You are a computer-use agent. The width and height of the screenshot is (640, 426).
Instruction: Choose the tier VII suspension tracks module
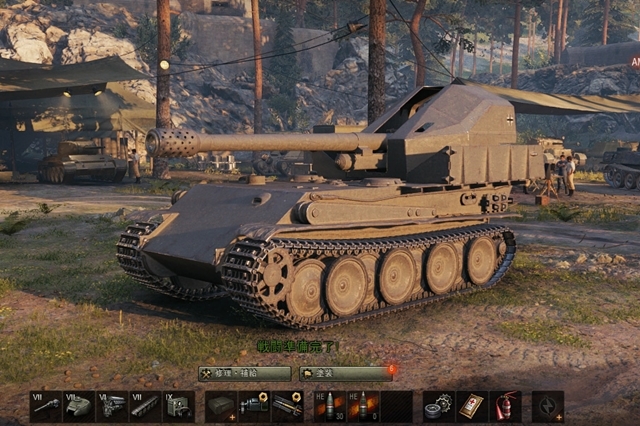point(145,406)
